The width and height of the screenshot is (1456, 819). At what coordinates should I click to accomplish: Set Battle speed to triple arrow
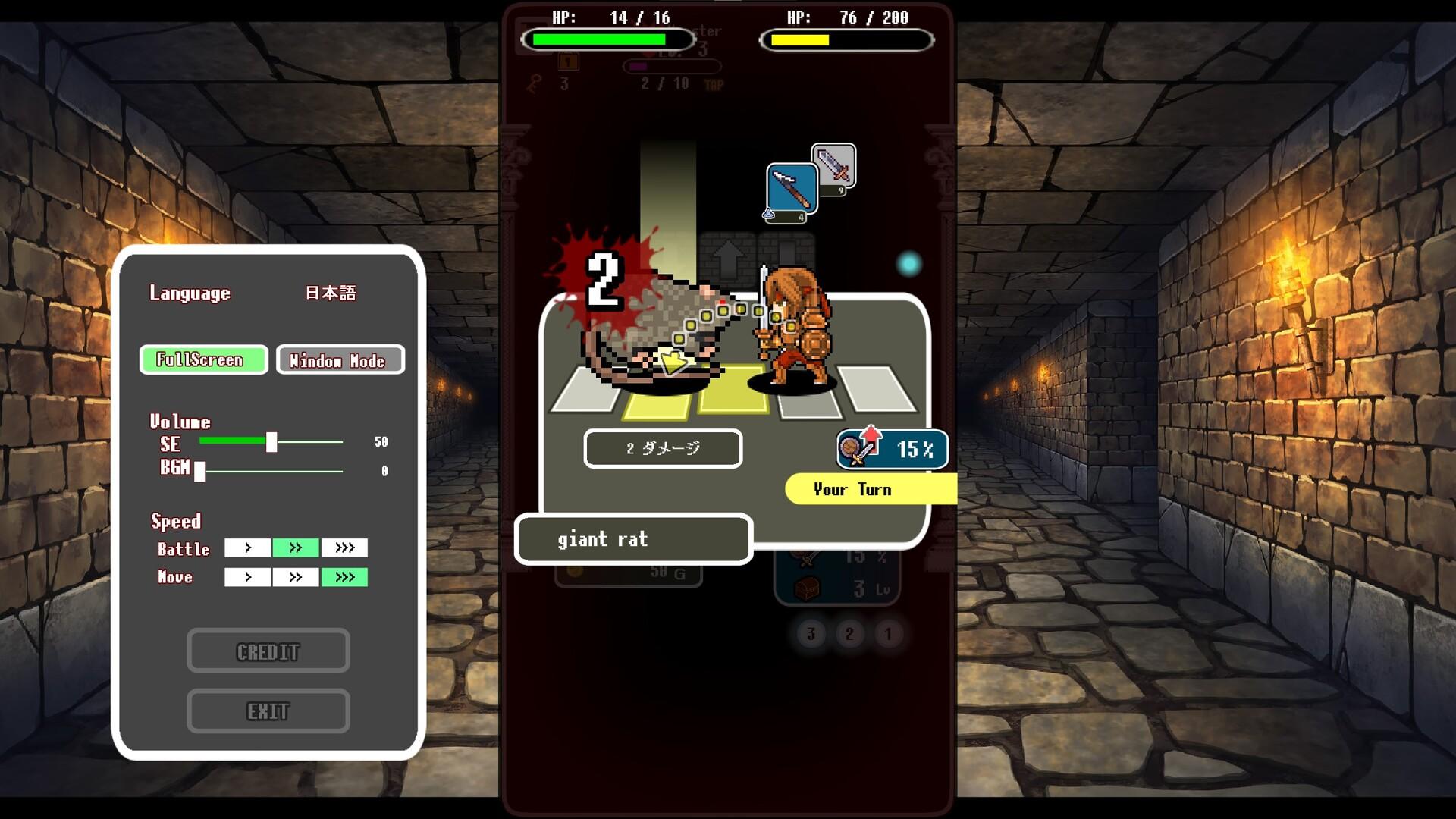point(344,548)
